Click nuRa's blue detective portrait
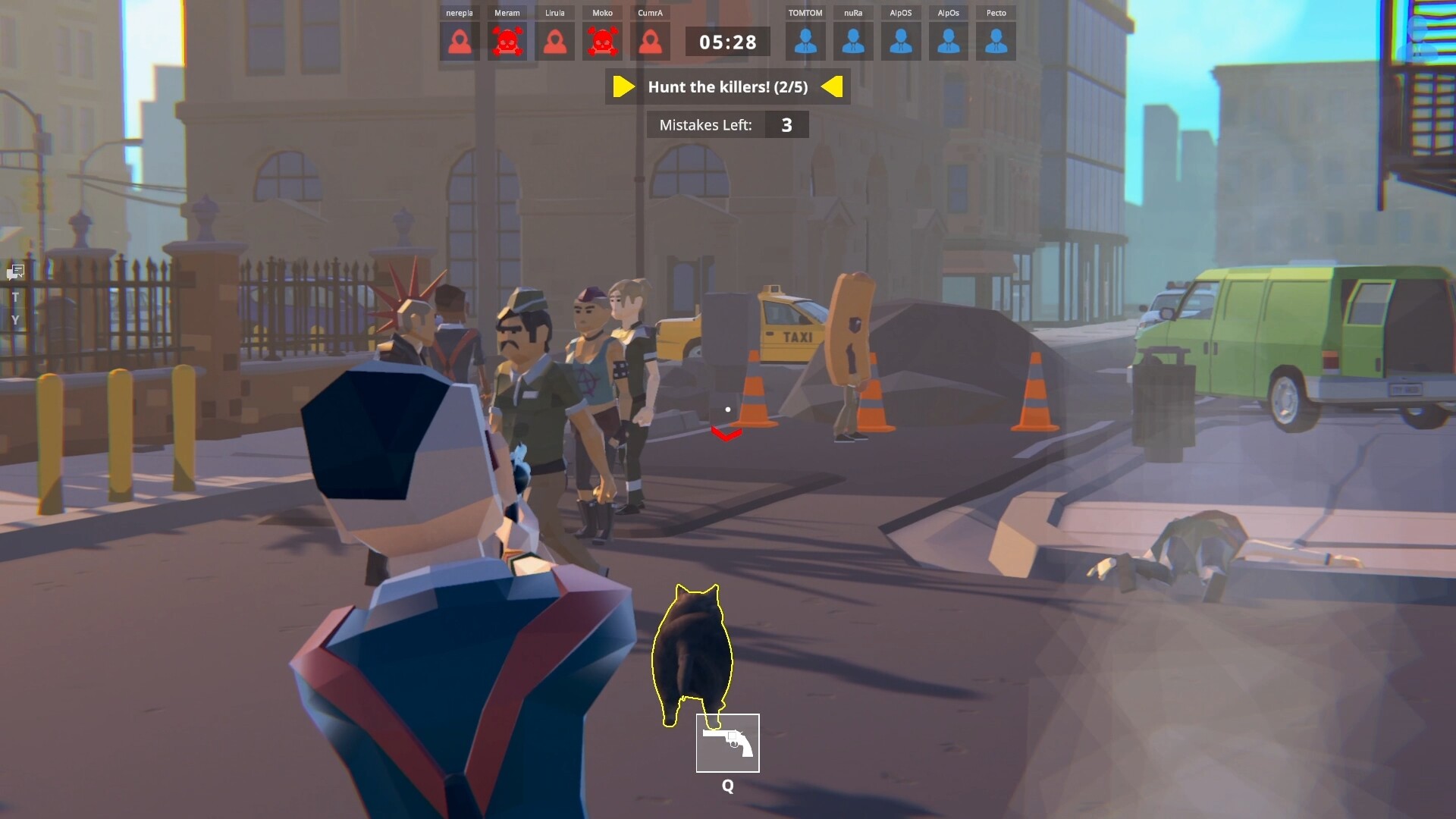Viewport: 1456px width, 819px height. (853, 42)
